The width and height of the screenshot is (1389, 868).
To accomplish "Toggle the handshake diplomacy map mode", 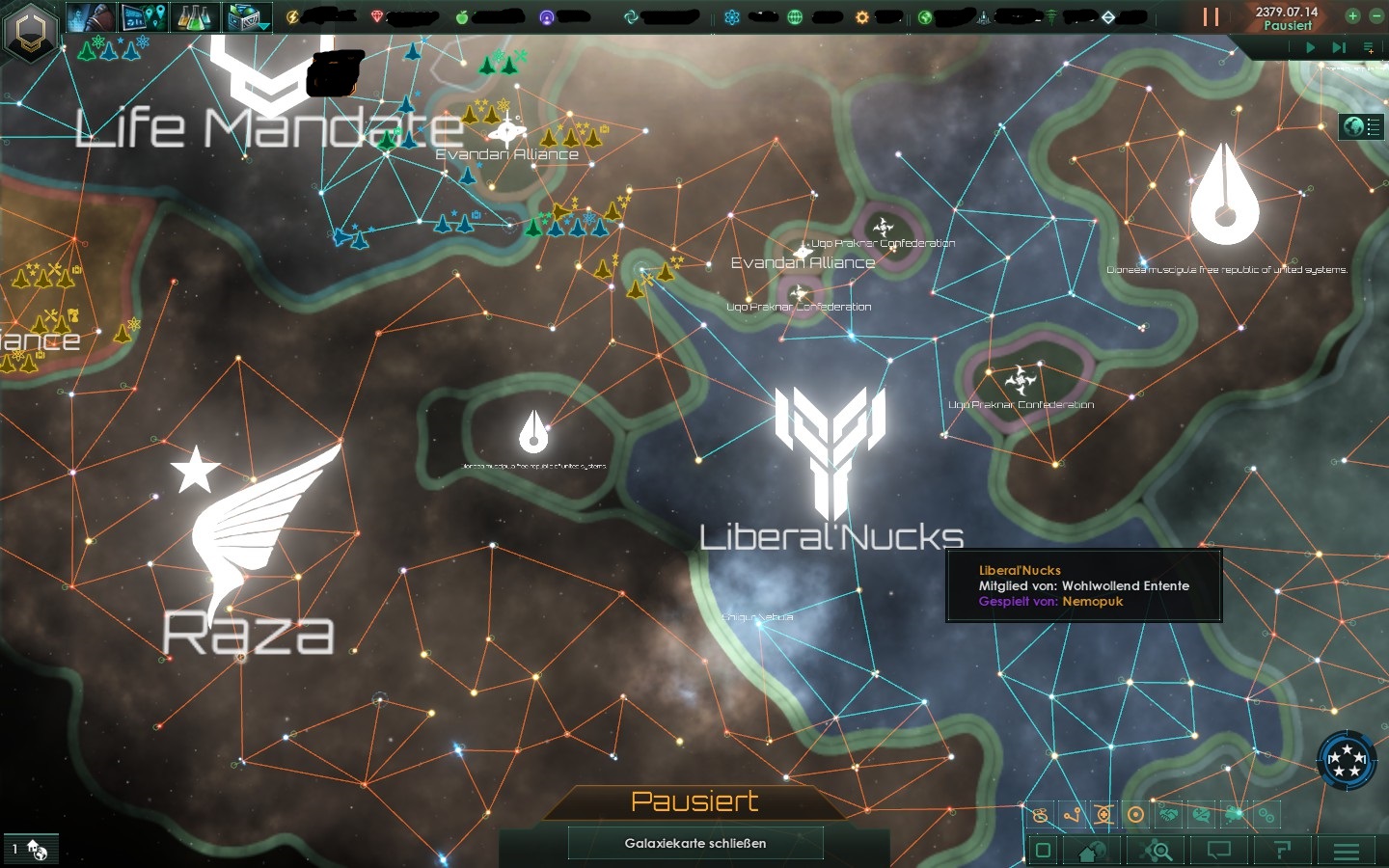I will tap(1169, 815).
